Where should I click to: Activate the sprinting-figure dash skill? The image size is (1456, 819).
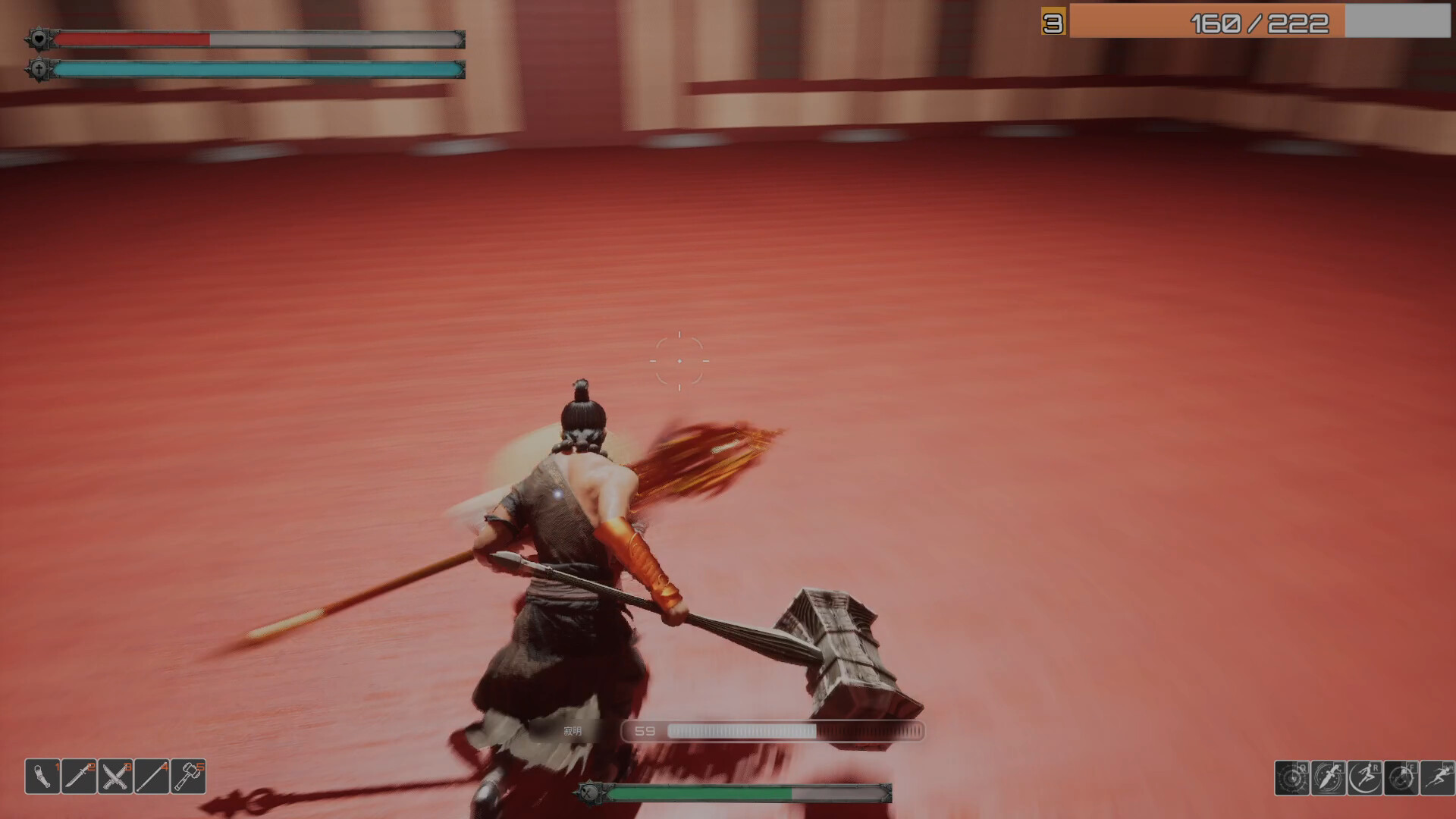pyautogui.click(x=1438, y=778)
